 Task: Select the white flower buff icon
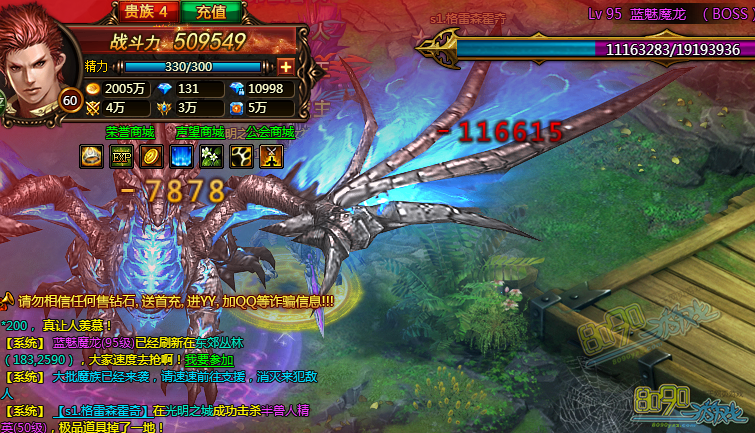pyautogui.click(x=211, y=156)
